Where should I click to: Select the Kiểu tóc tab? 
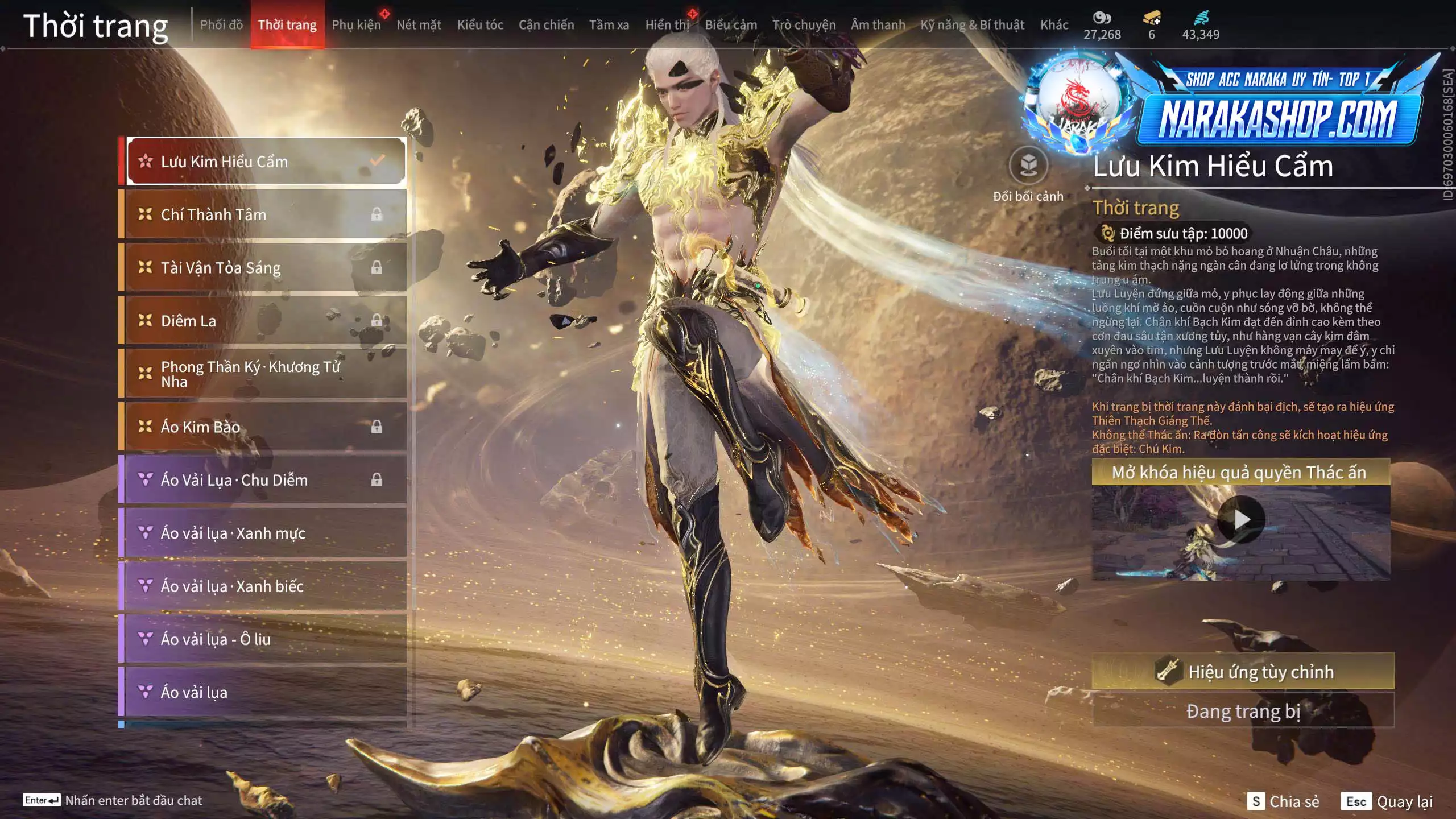(480, 24)
